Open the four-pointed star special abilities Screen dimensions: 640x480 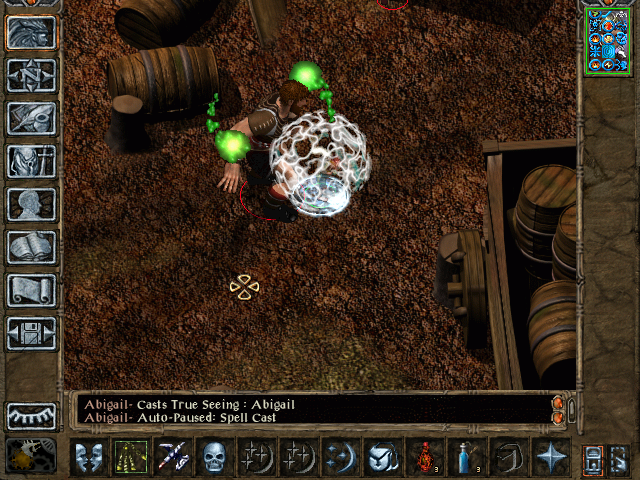(551, 457)
